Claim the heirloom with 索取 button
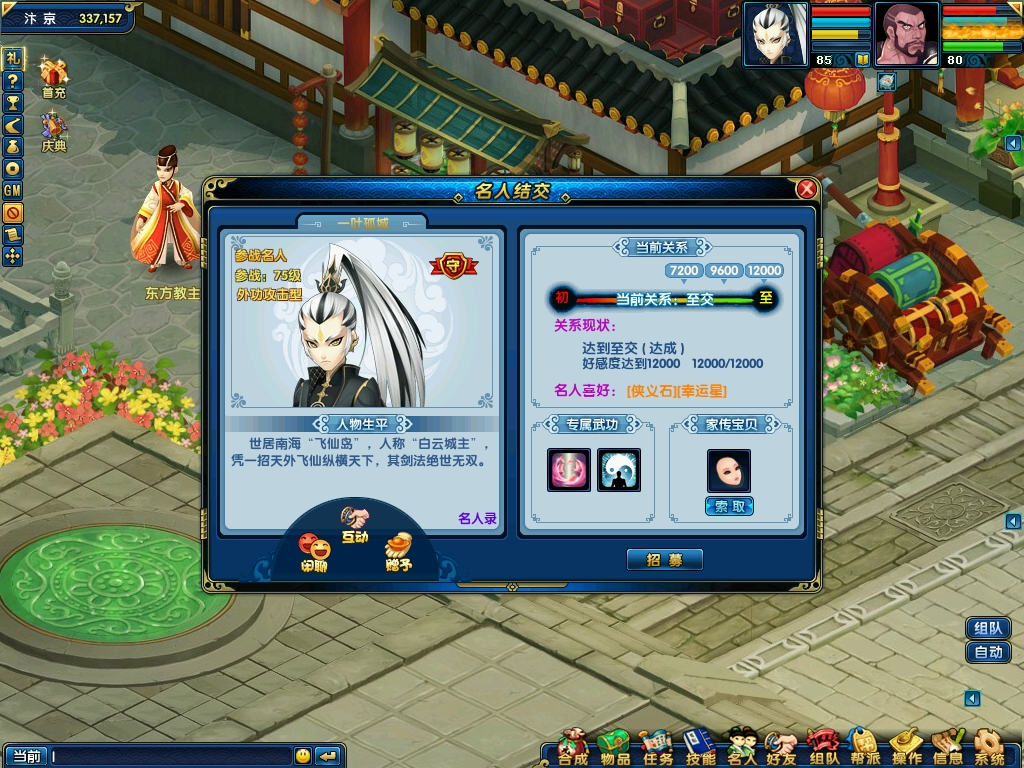The width and height of the screenshot is (1024, 768). [729, 506]
